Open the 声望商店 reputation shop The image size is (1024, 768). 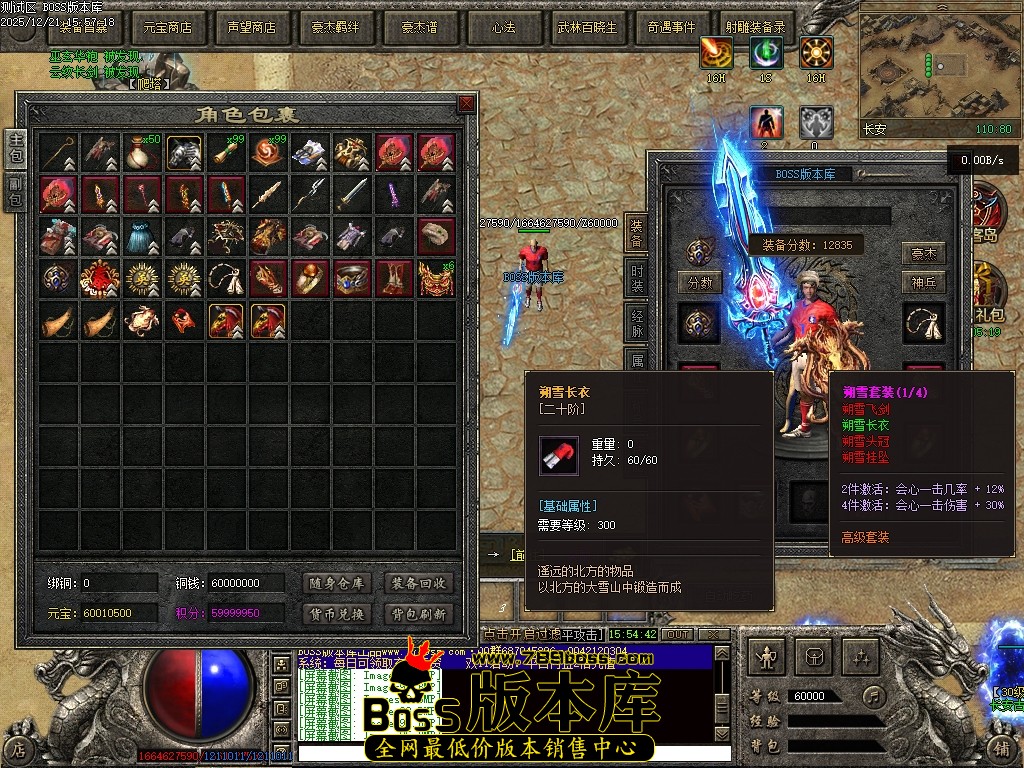pyautogui.click(x=251, y=28)
